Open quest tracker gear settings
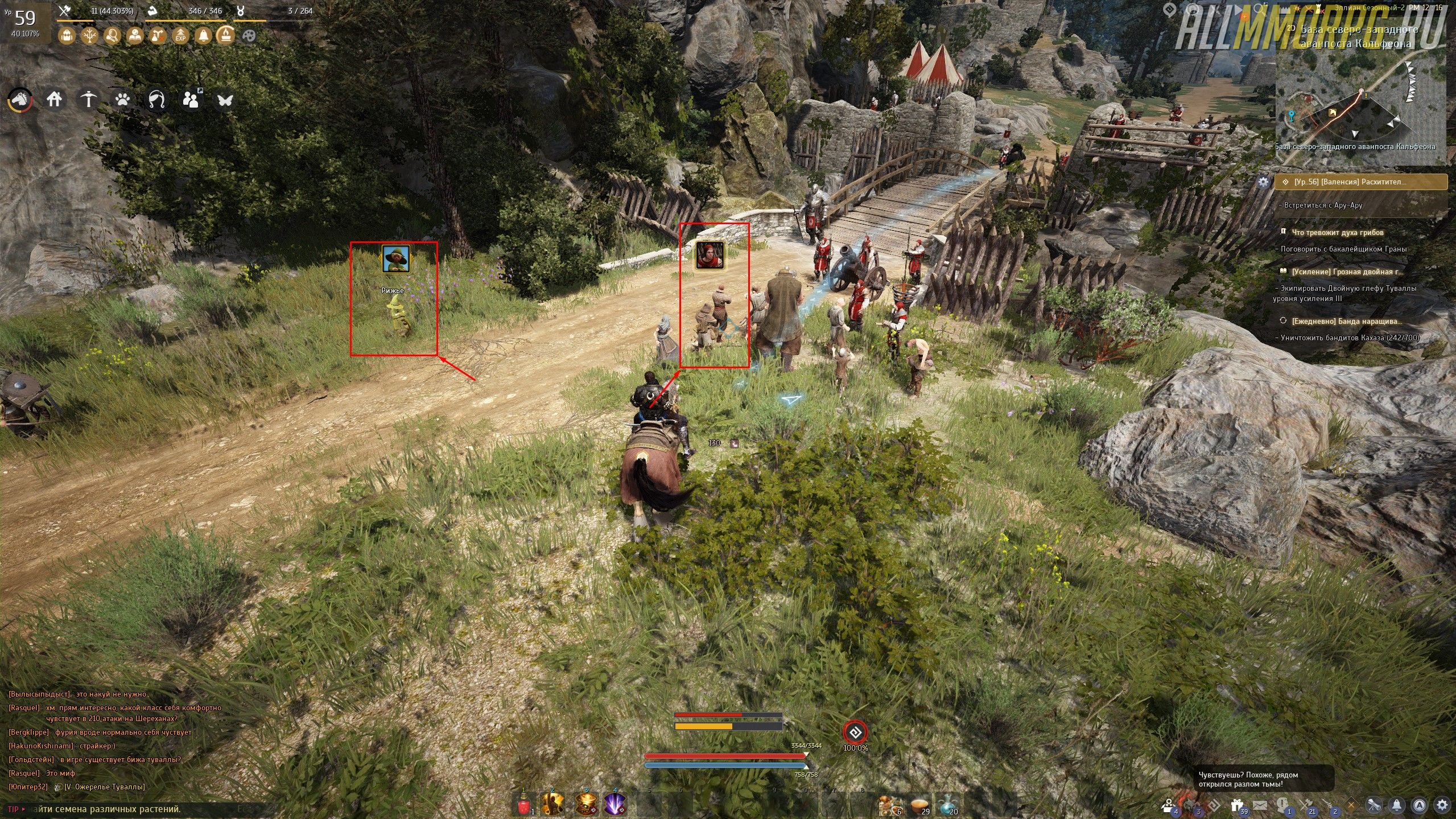1456x819 pixels. point(1263,182)
